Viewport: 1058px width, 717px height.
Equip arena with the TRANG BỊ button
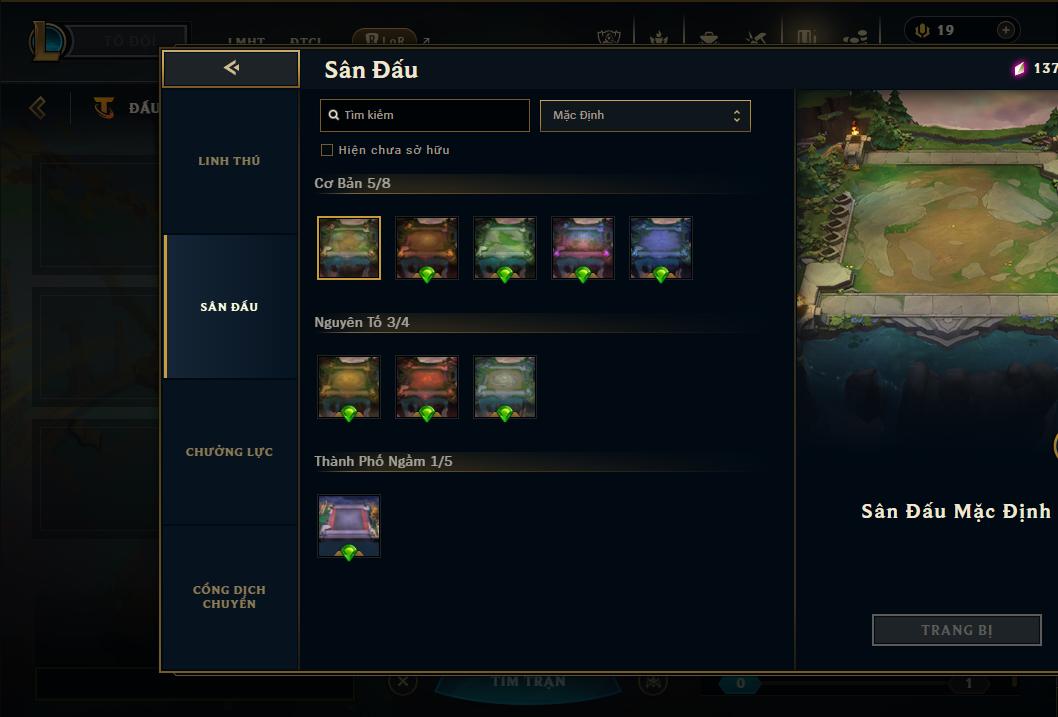[956, 630]
